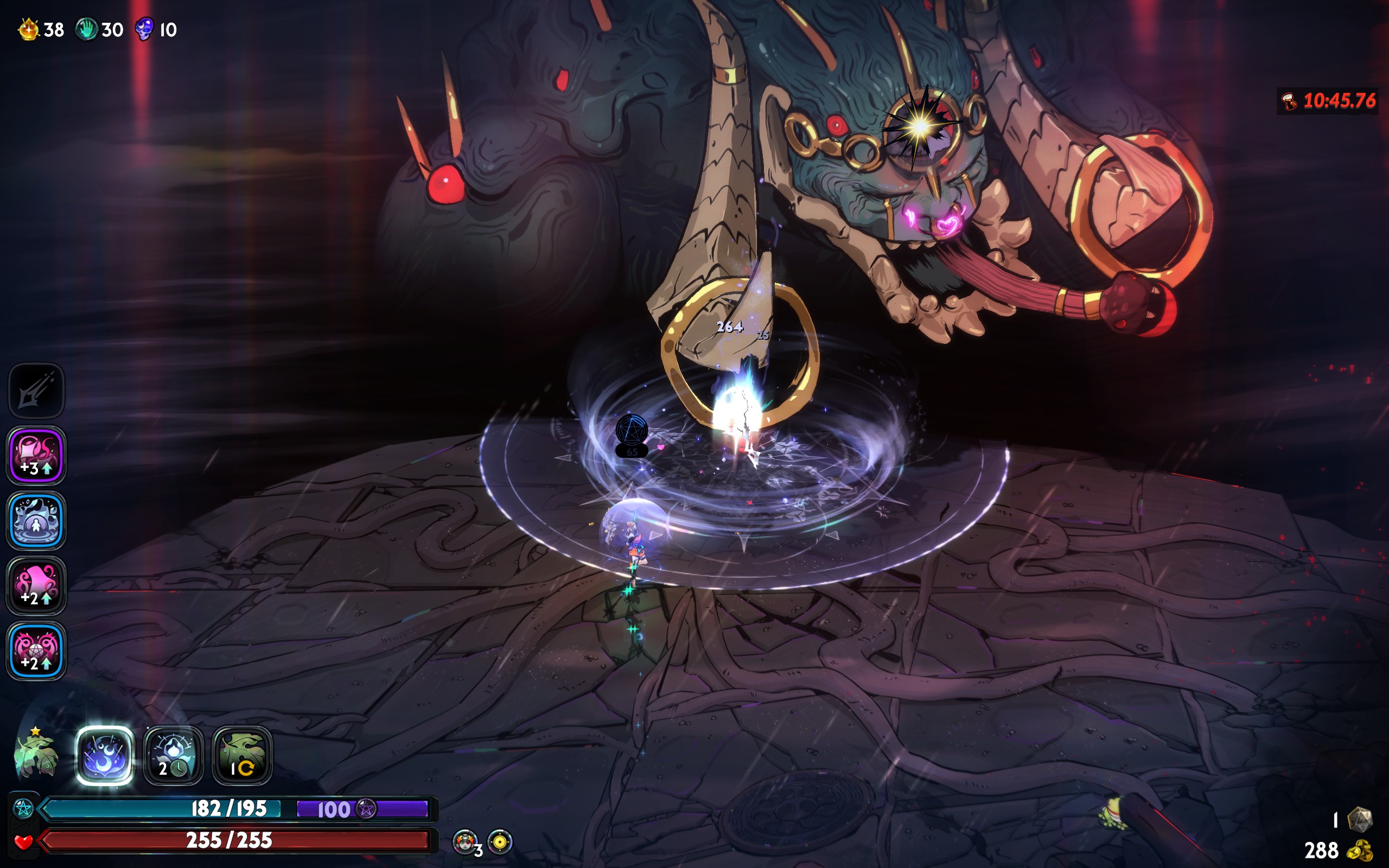The width and height of the screenshot is (1389, 868).
Task: Click the green leaf icon with reroll arrow
Action: [242, 755]
